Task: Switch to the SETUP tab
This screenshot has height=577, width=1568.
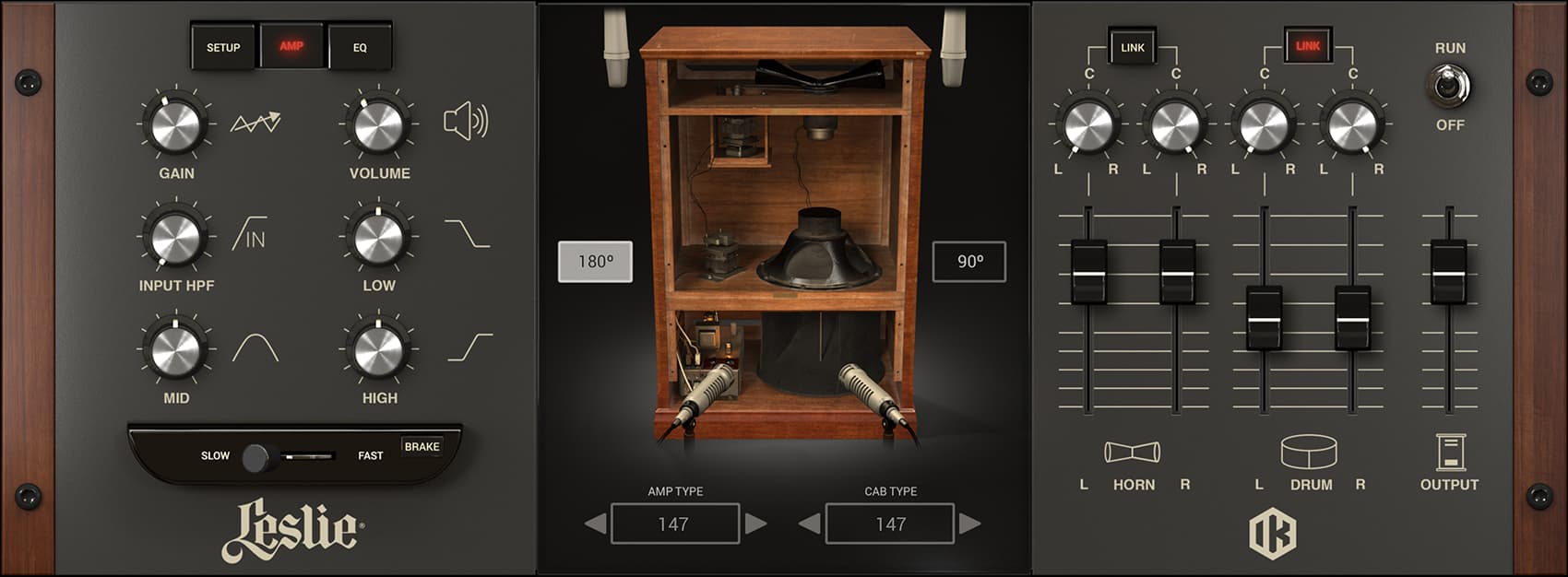Action: point(223,47)
